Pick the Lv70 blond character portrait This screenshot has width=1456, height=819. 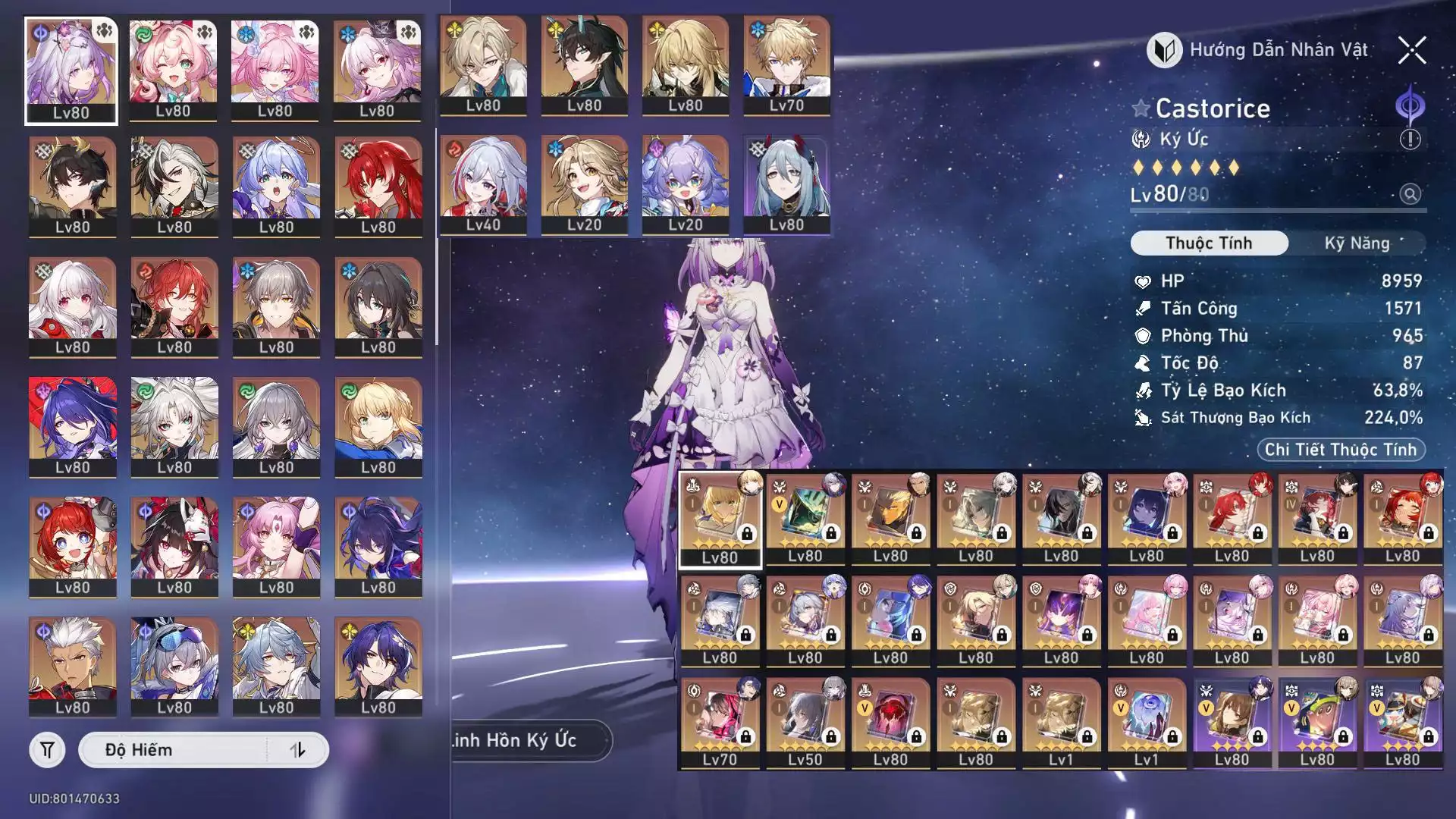tap(786, 66)
